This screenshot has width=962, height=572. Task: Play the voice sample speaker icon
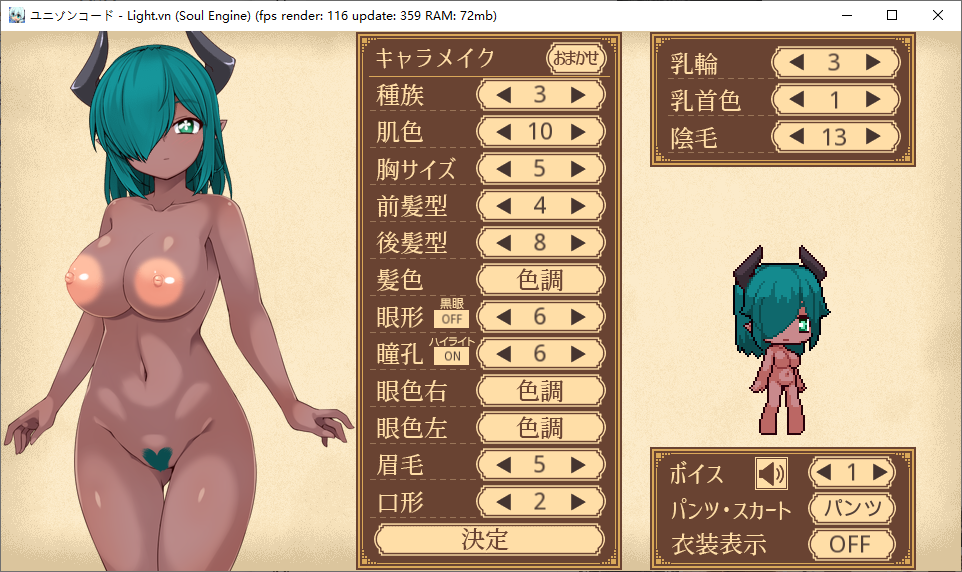tap(770, 472)
